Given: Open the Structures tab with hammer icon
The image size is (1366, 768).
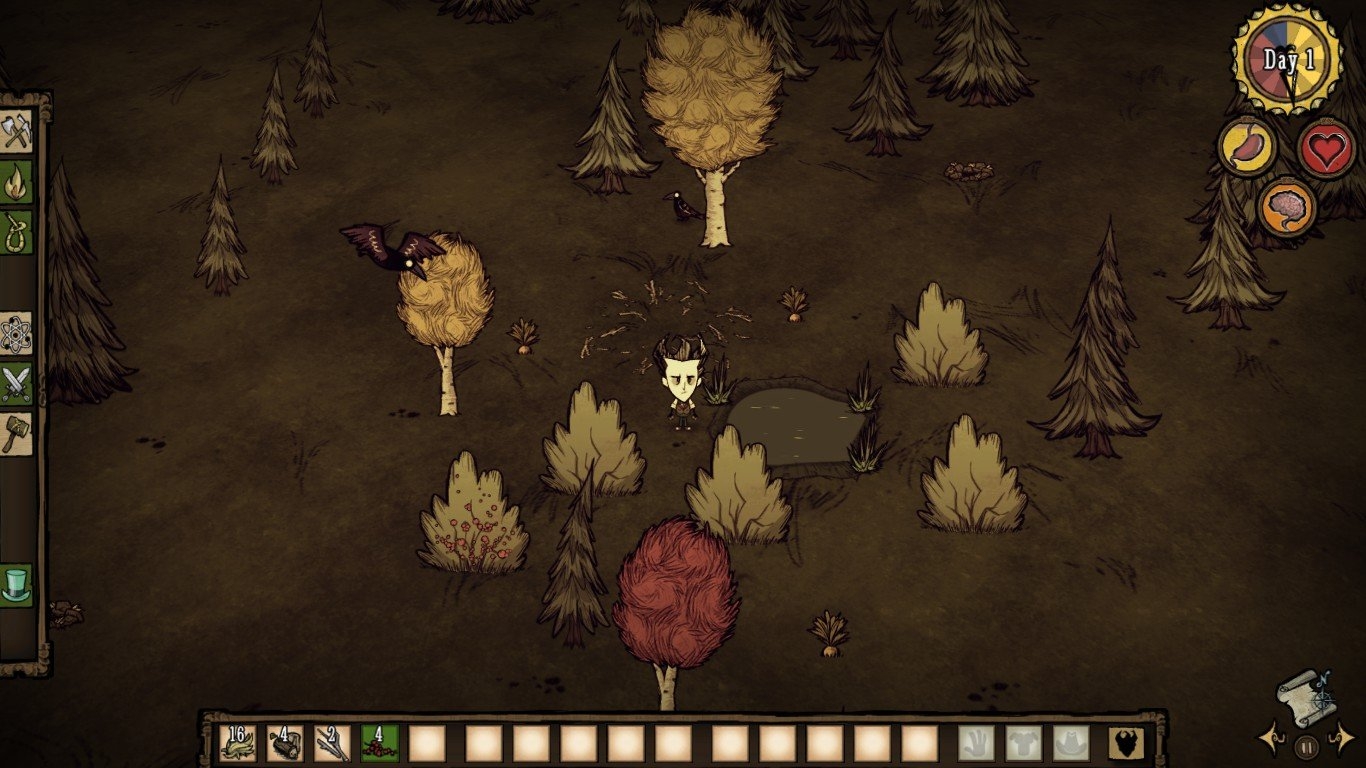Looking at the screenshot, I should pos(17,434).
